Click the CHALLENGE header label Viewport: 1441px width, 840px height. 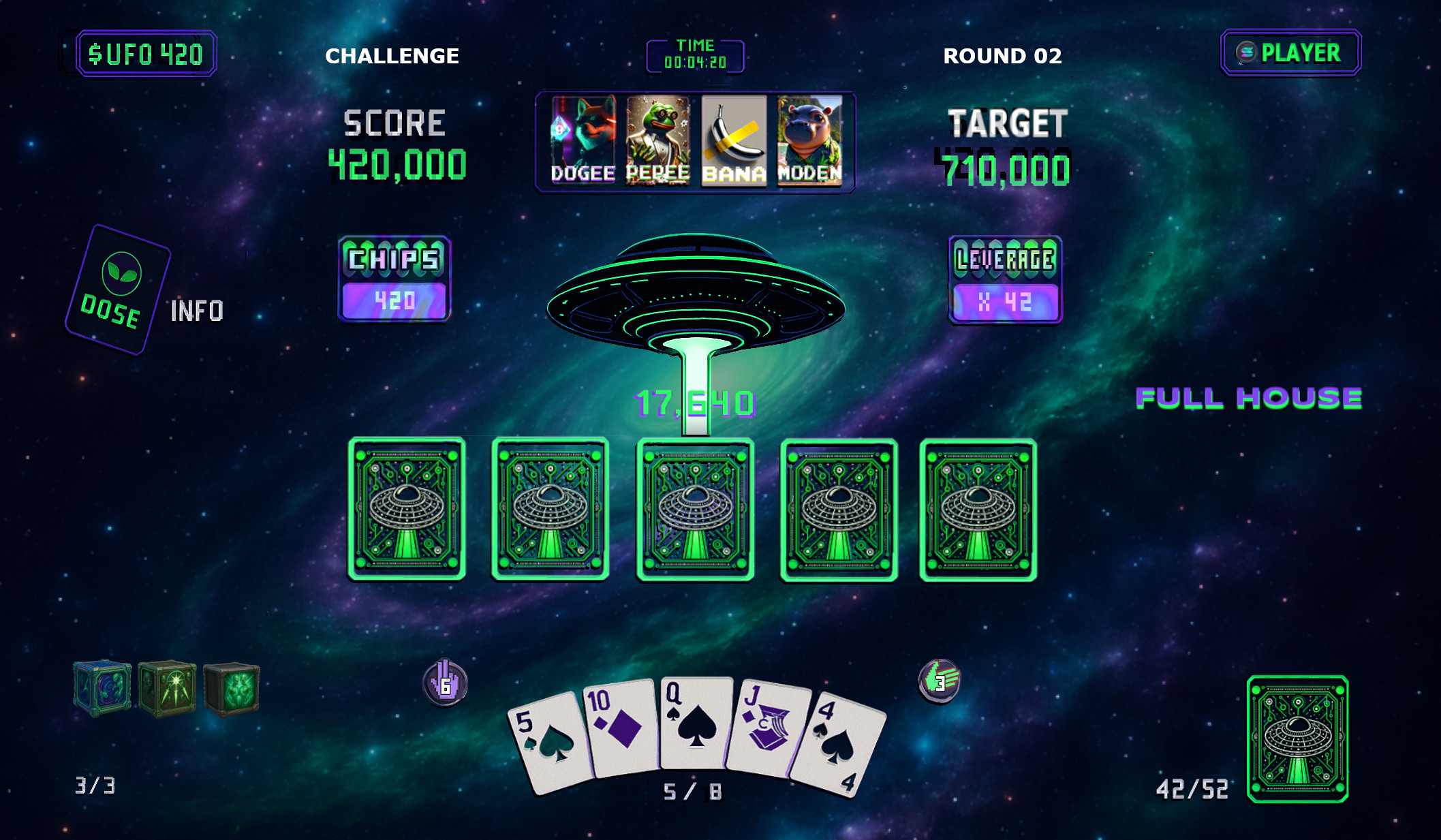tap(392, 57)
